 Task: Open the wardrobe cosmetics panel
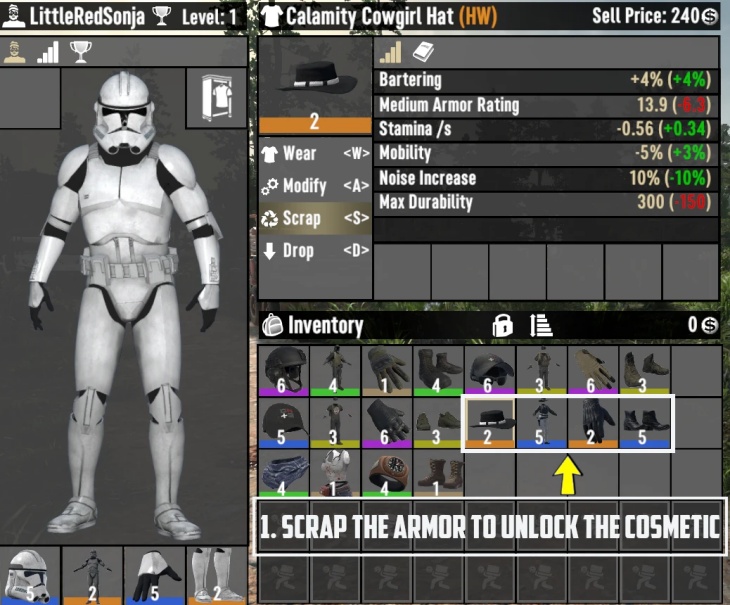pyautogui.click(x=218, y=97)
